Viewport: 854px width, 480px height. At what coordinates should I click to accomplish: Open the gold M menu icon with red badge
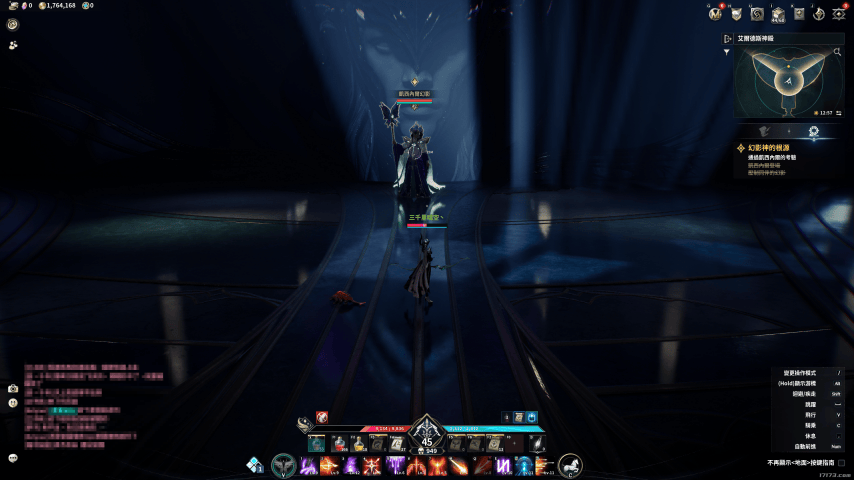(715, 13)
